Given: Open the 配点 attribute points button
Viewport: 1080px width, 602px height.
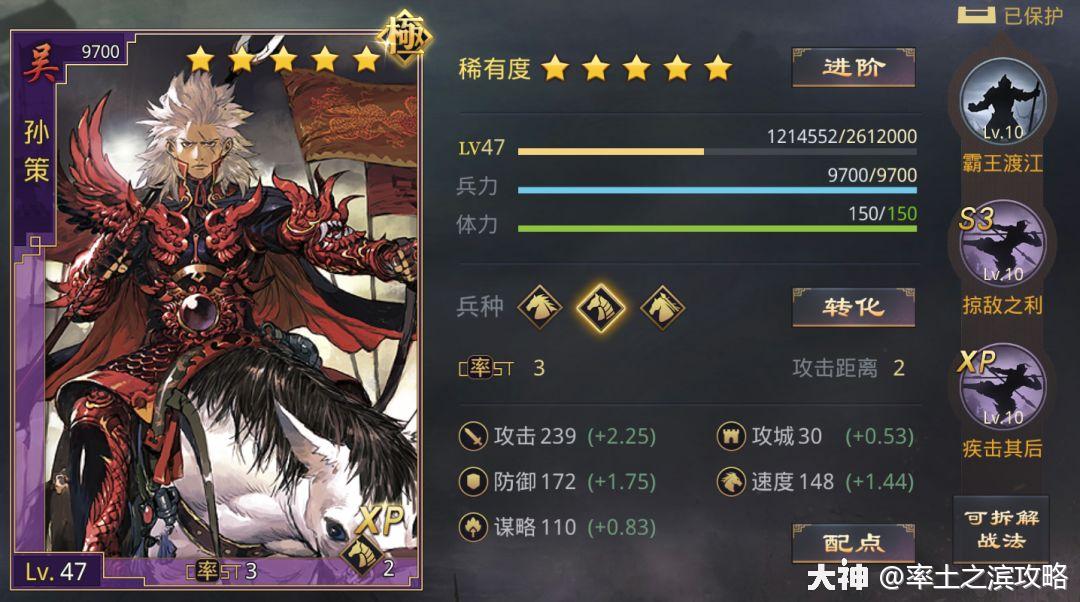Looking at the screenshot, I should (853, 543).
